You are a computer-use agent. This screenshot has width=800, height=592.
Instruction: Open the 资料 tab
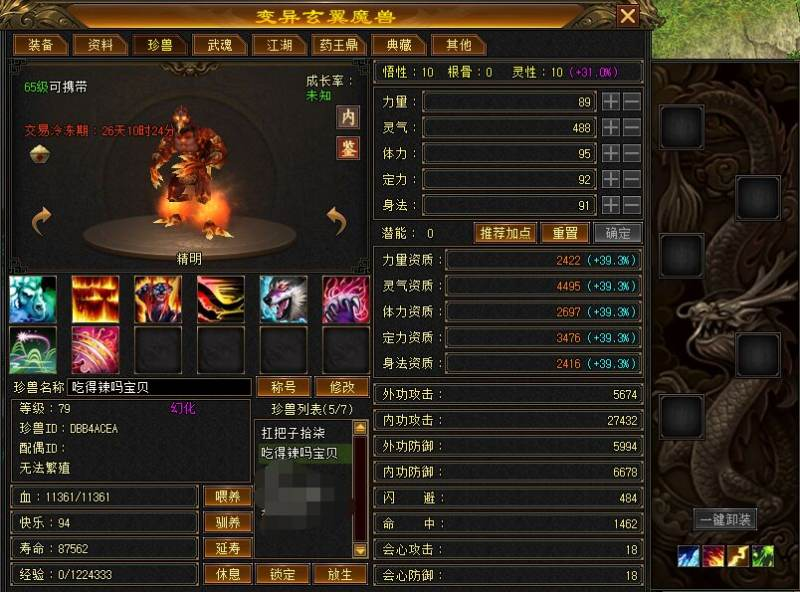101,45
